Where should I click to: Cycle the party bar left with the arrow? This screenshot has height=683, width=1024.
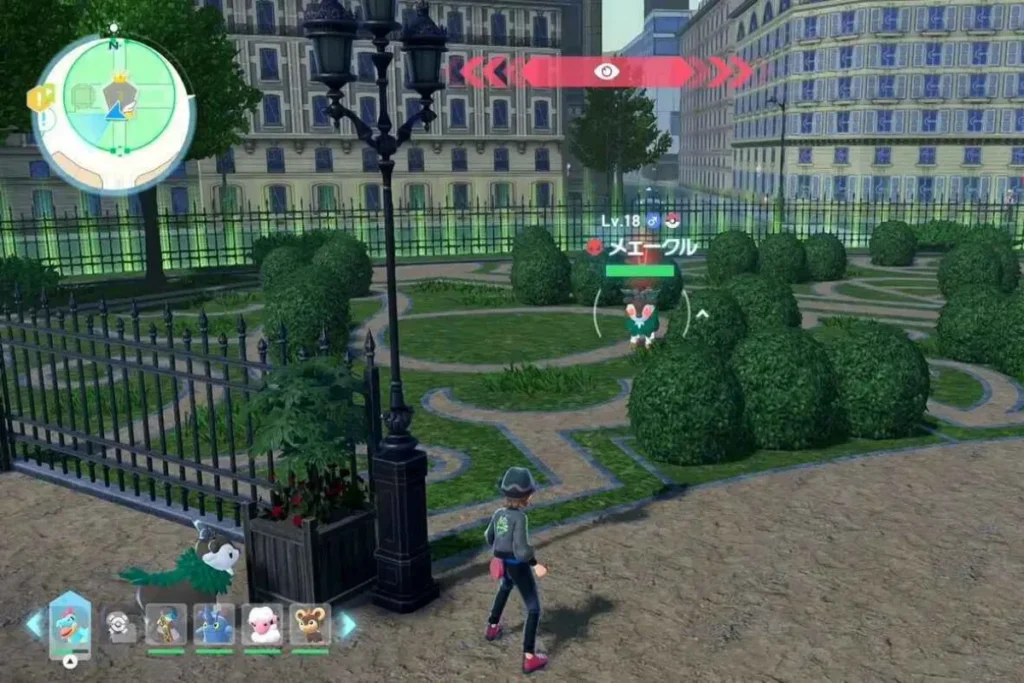click(x=35, y=624)
